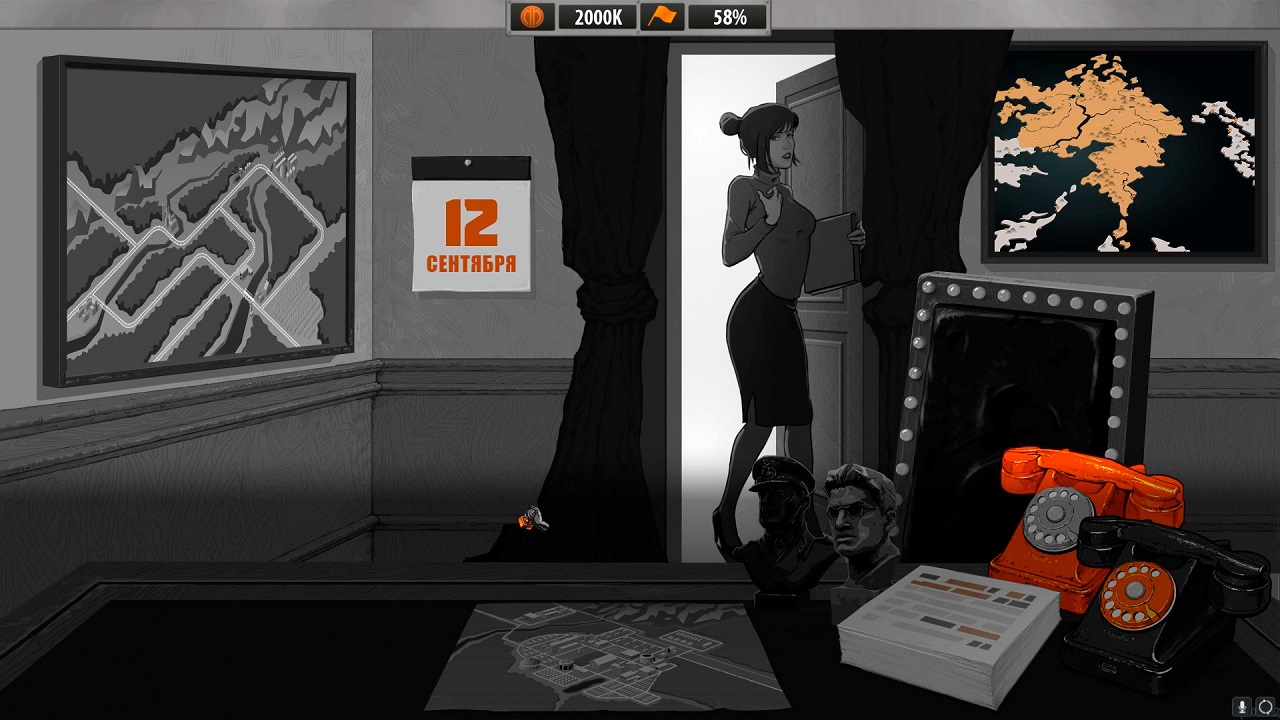Toggle the microphone icon
Image resolution: width=1280 pixels, height=720 pixels.
(1243, 706)
